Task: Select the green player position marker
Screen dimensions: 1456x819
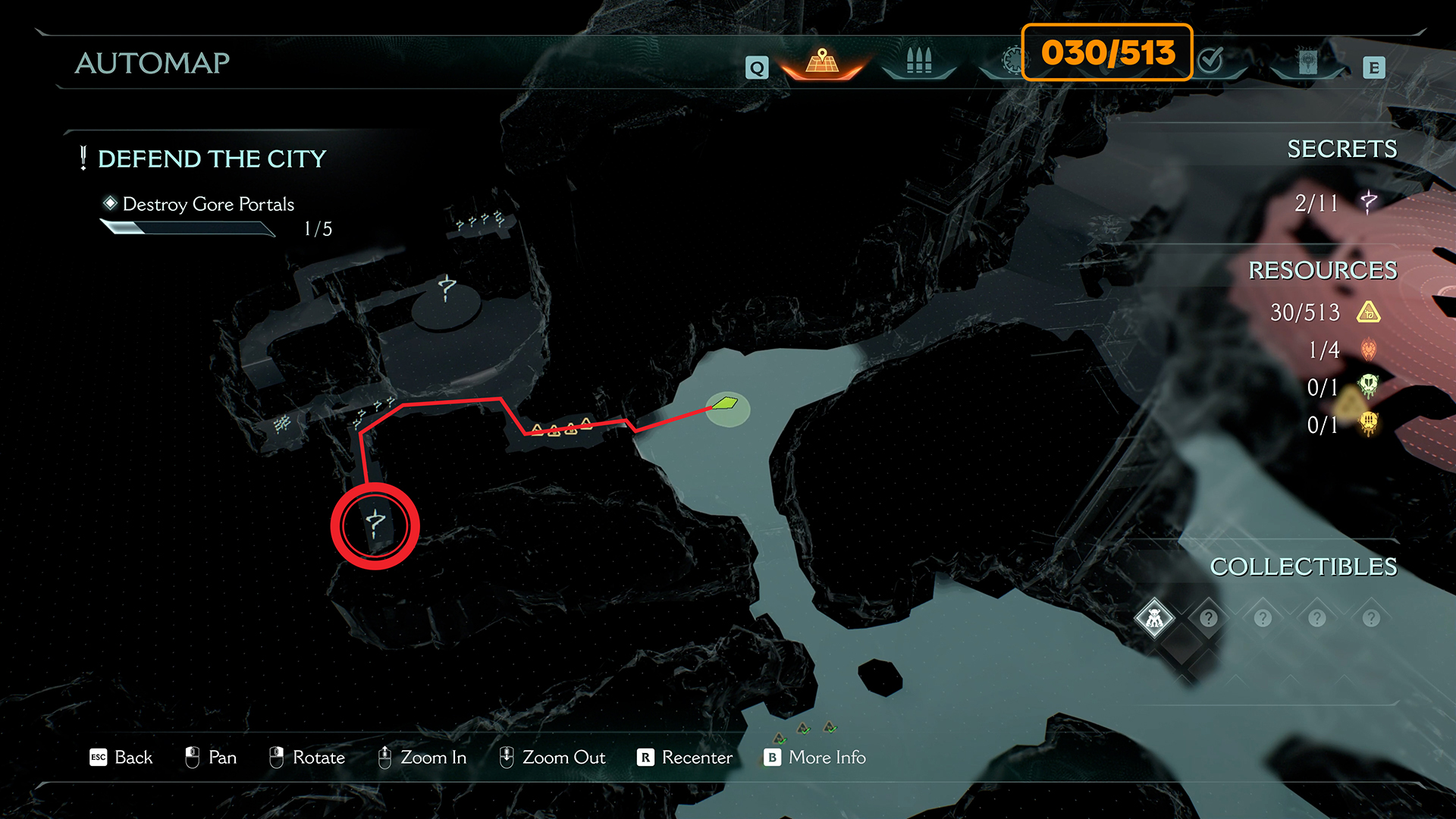Action: click(726, 403)
